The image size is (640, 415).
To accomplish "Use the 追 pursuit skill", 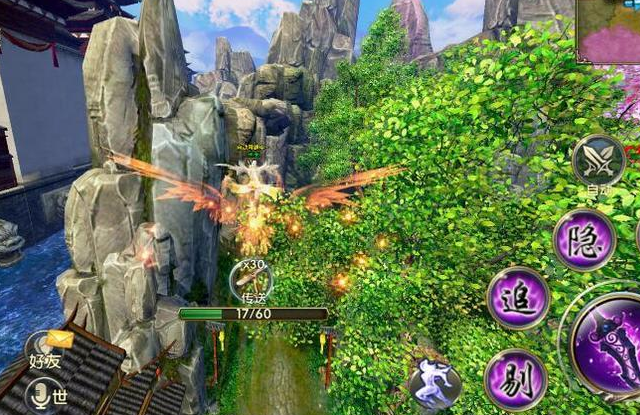I will coord(518,299).
